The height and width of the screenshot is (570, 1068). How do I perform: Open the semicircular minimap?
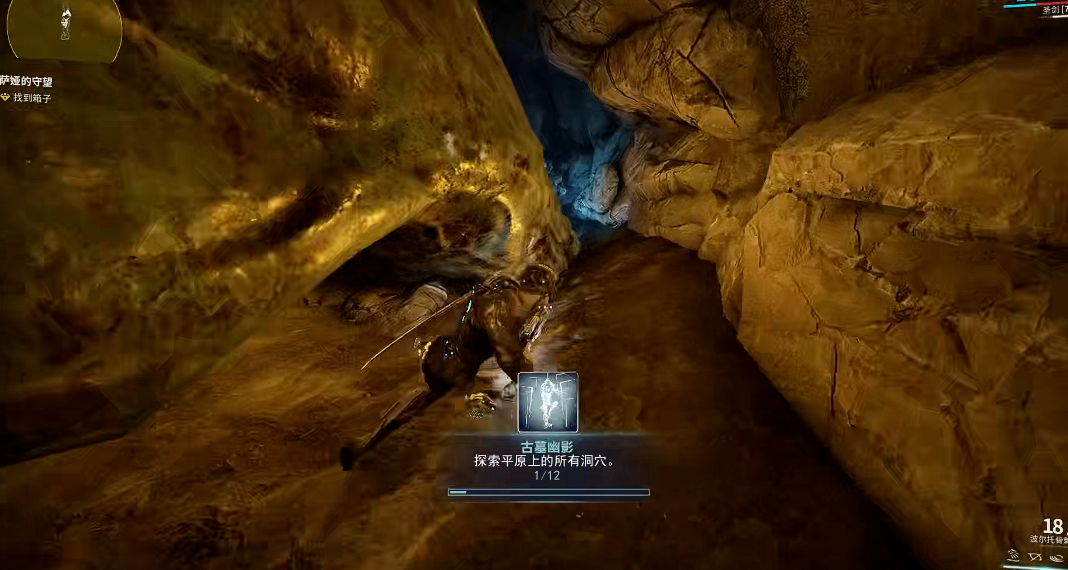coord(64,28)
